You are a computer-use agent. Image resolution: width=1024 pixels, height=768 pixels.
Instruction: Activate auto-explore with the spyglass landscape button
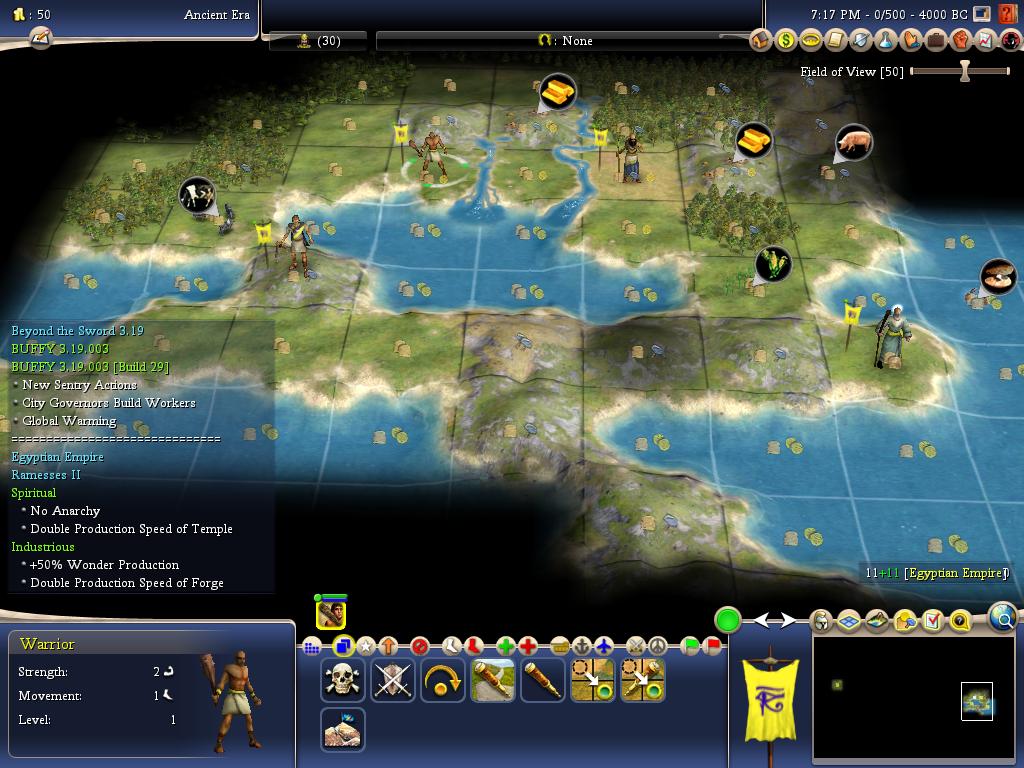pos(492,680)
